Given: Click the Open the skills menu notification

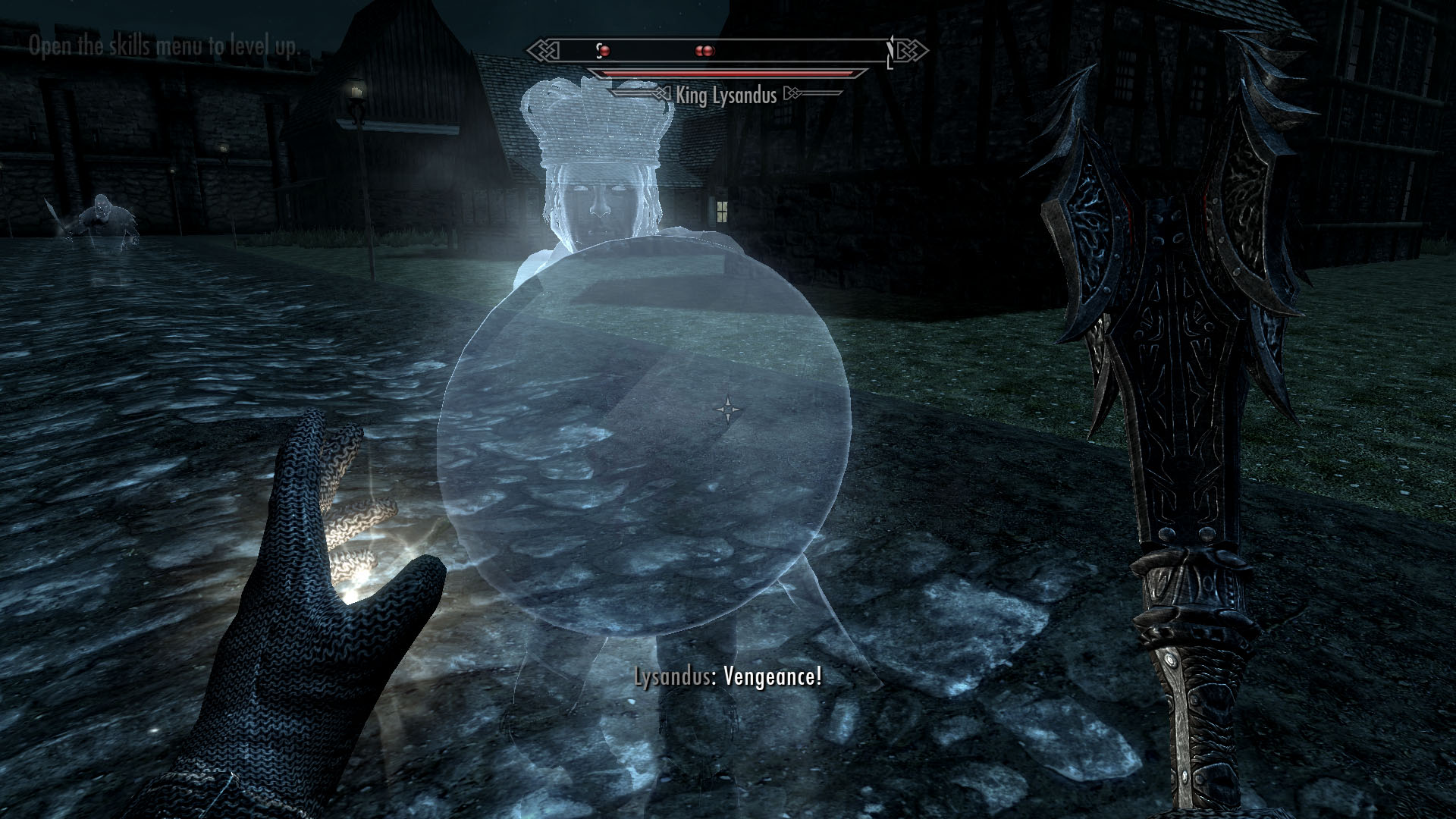Looking at the screenshot, I should click(x=164, y=45).
